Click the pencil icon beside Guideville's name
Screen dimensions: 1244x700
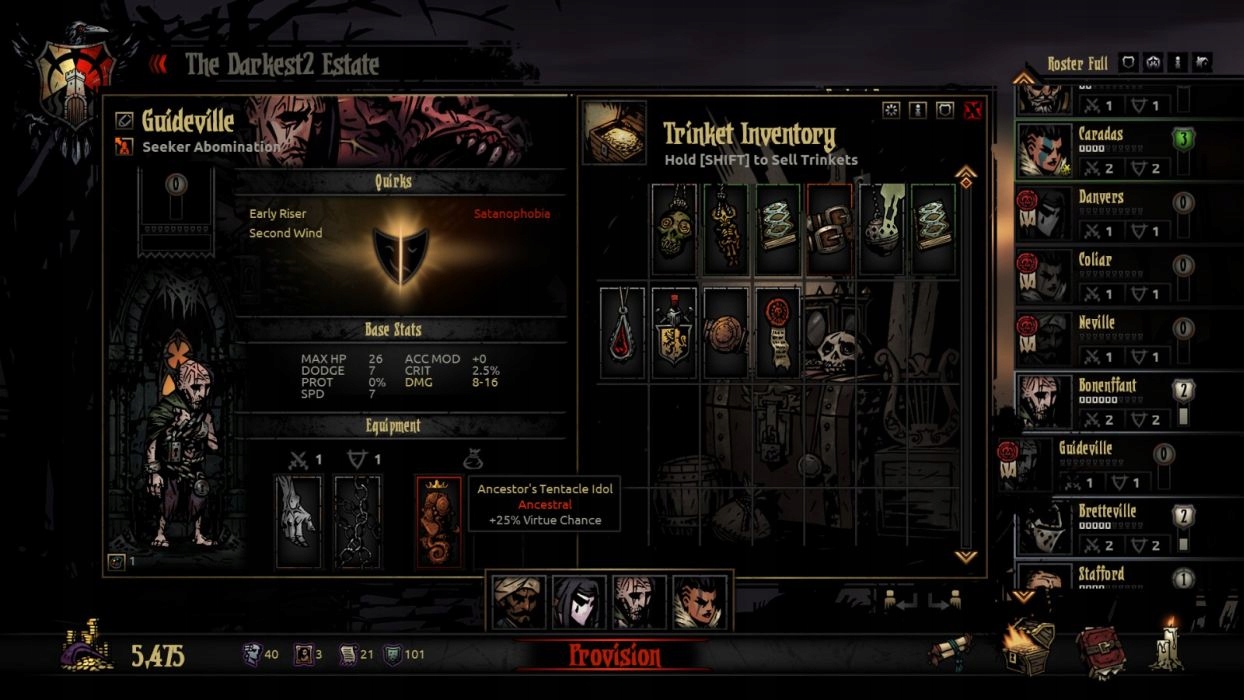click(x=124, y=120)
